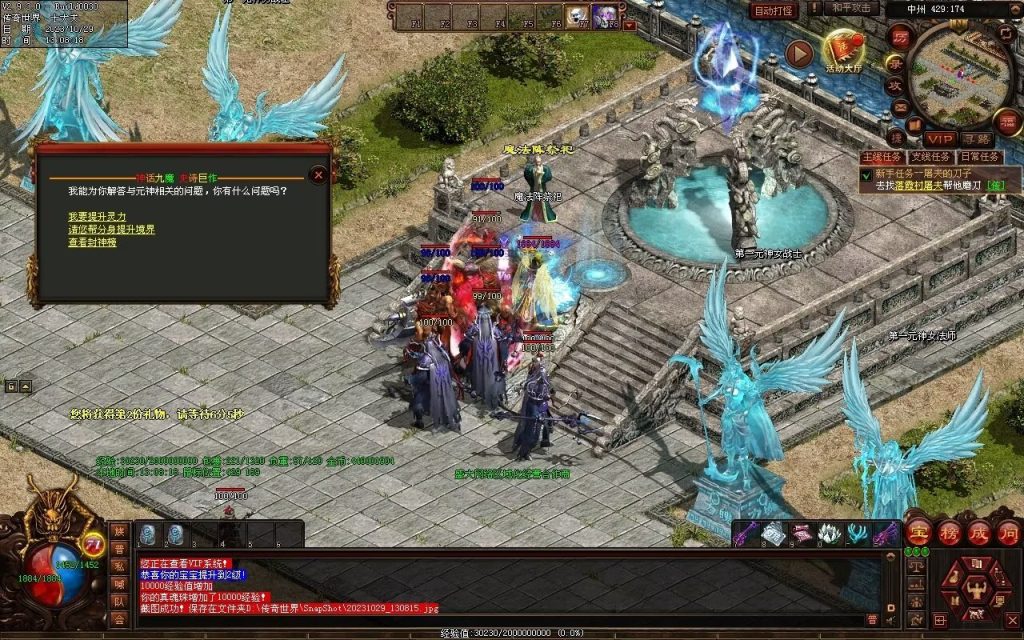Follow the 落霞村屠夫 quest link
Screen dimensions: 1024x640
(x=912, y=185)
